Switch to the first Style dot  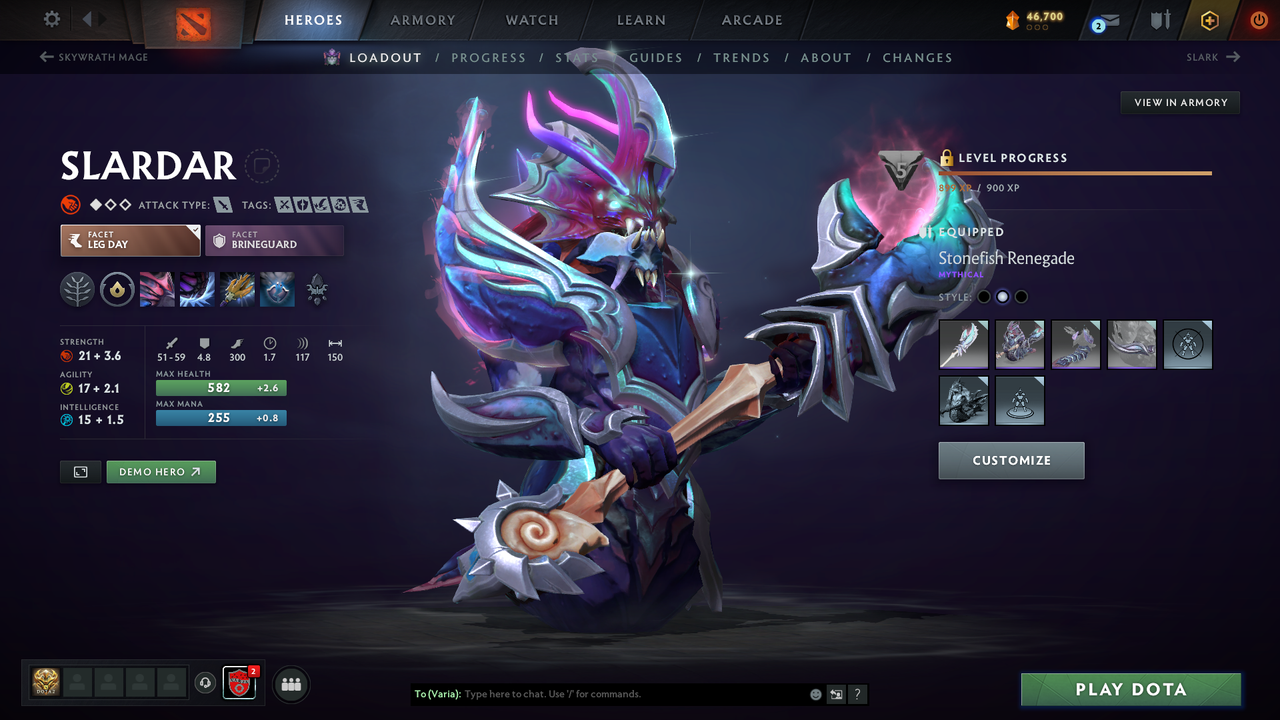pyautogui.click(x=983, y=296)
